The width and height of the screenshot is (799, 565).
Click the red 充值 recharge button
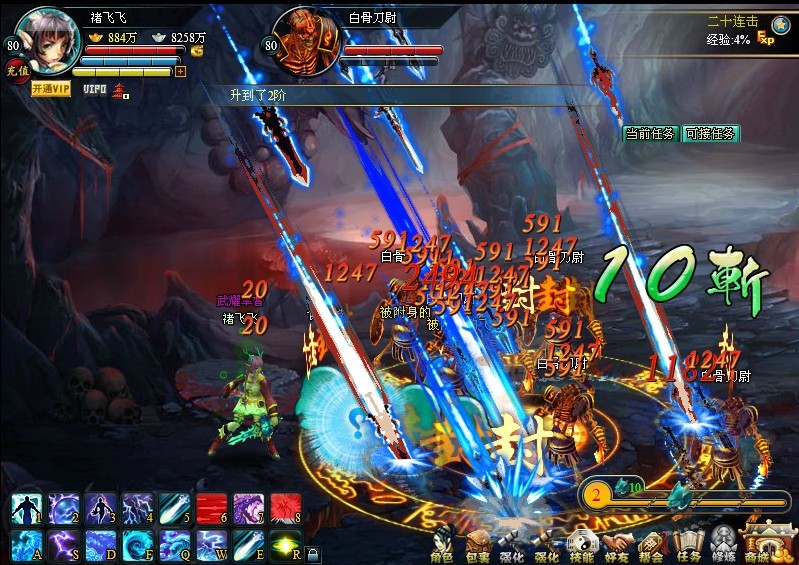coord(16,70)
